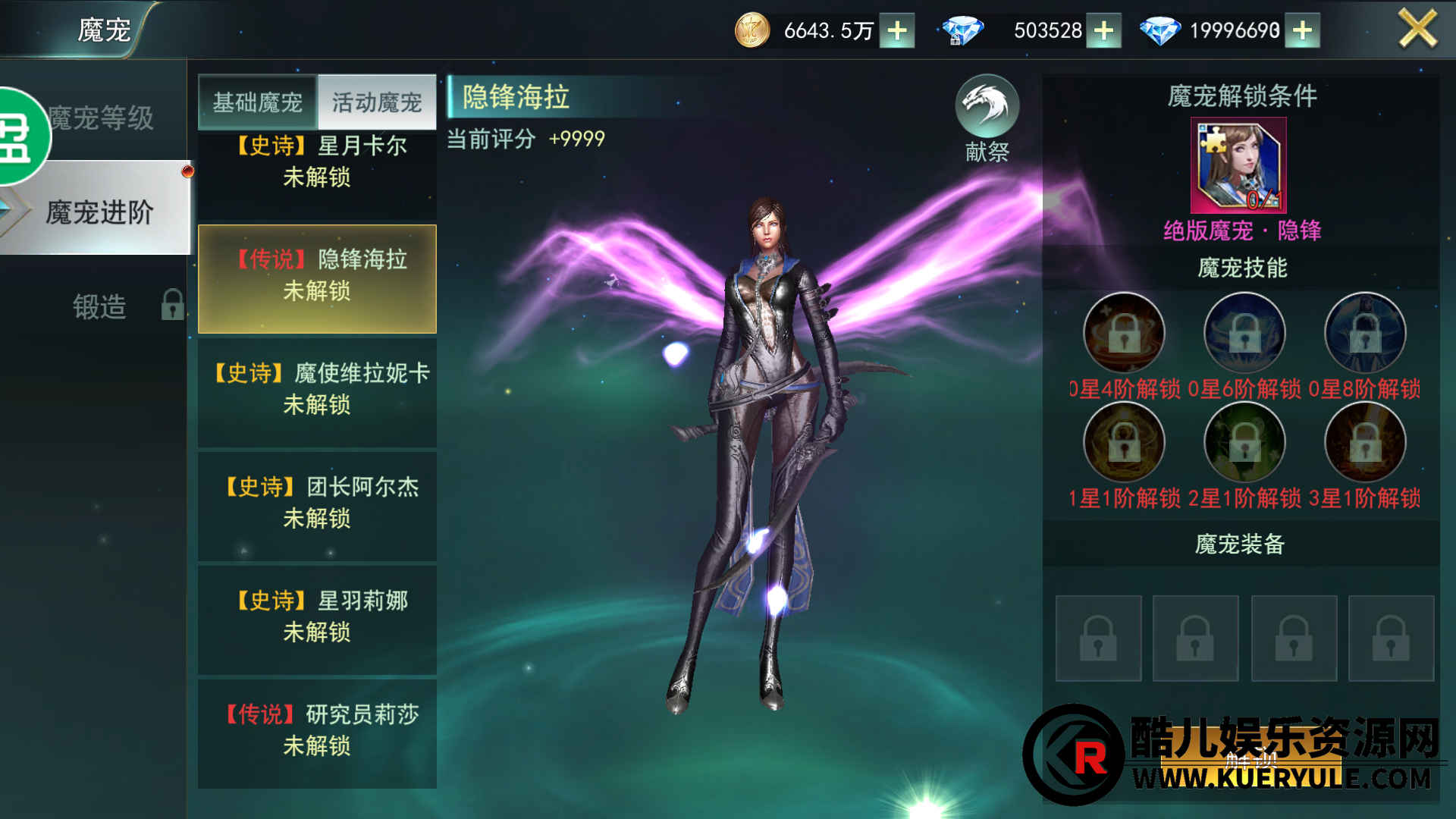Select pet 星月卡尔 from the list
Screen dimensions: 1456x819
(317, 162)
